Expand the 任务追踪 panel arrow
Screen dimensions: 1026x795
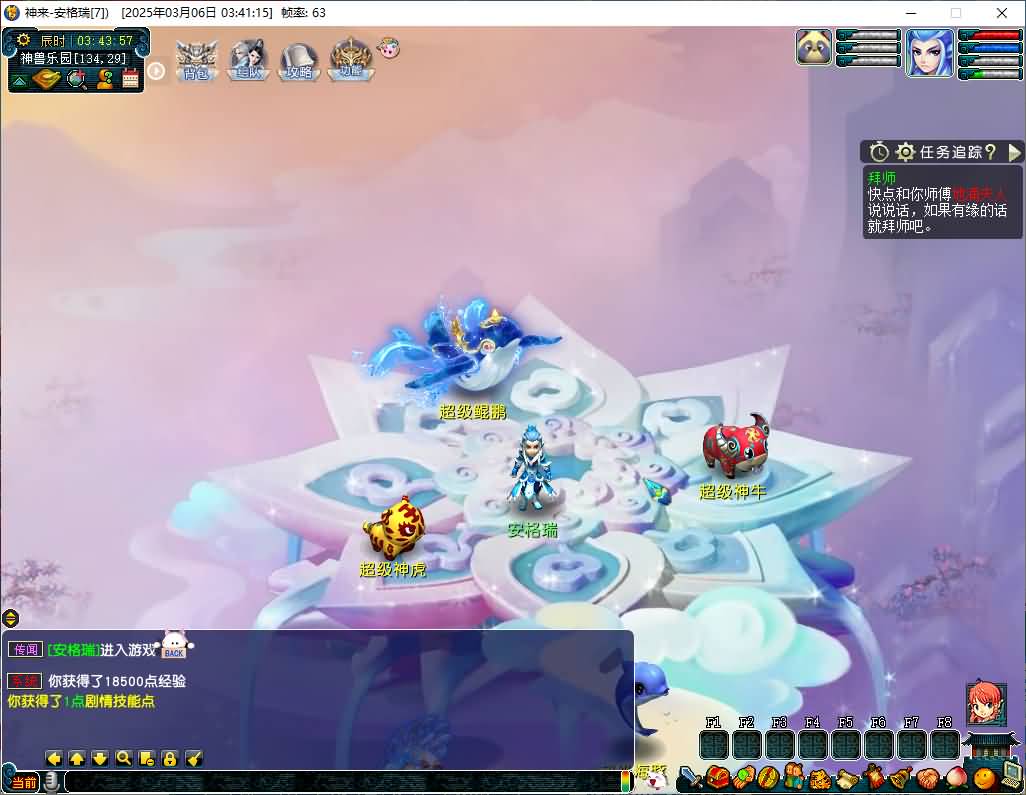click(x=1014, y=152)
